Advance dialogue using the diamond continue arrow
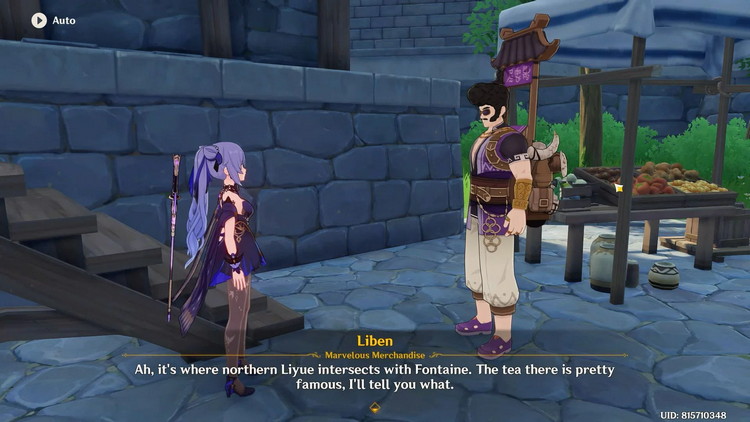Image resolution: width=750 pixels, height=422 pixels. [x=375, y=407]
